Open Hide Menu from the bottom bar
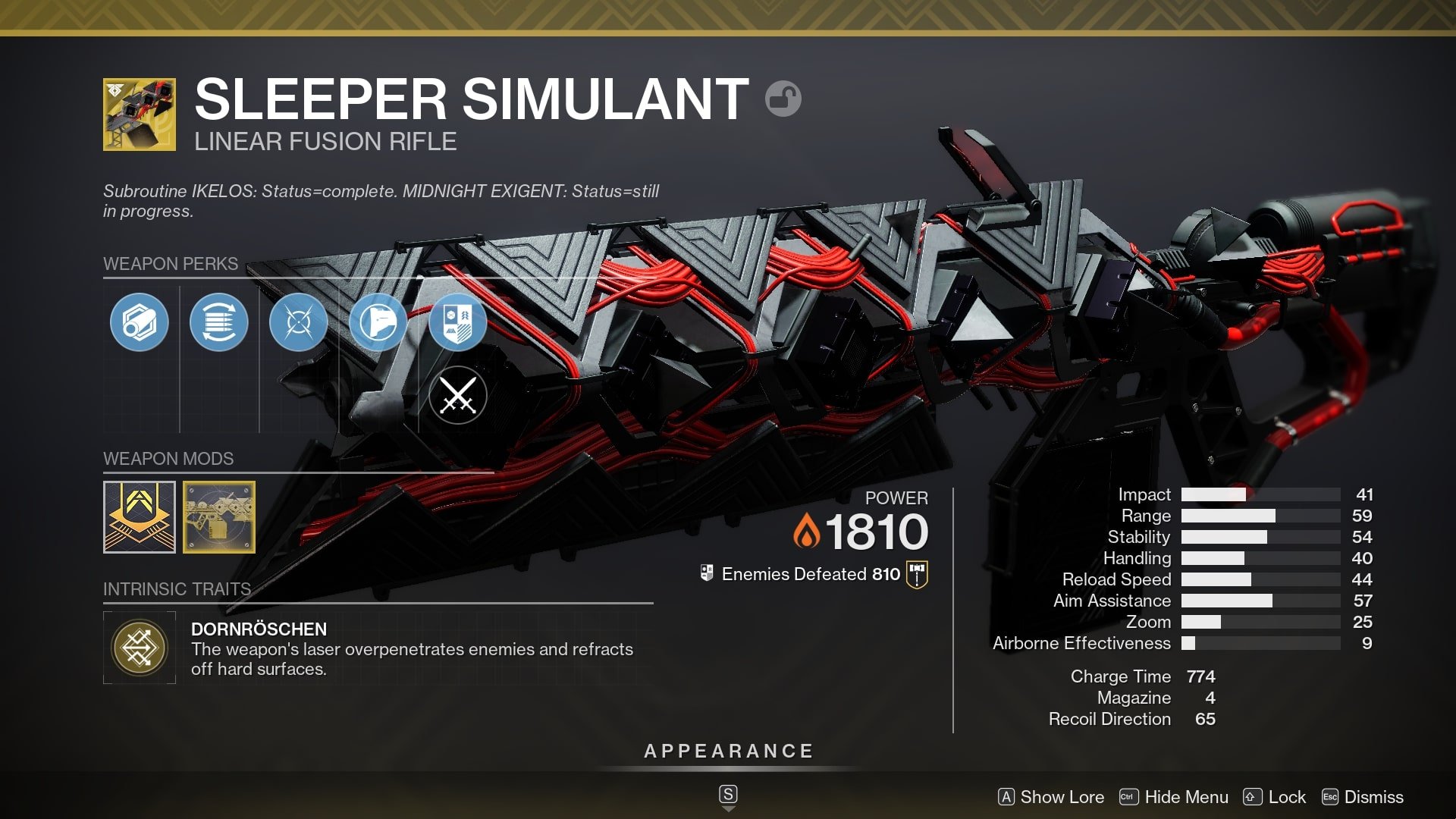 (x=1175, y=797)
